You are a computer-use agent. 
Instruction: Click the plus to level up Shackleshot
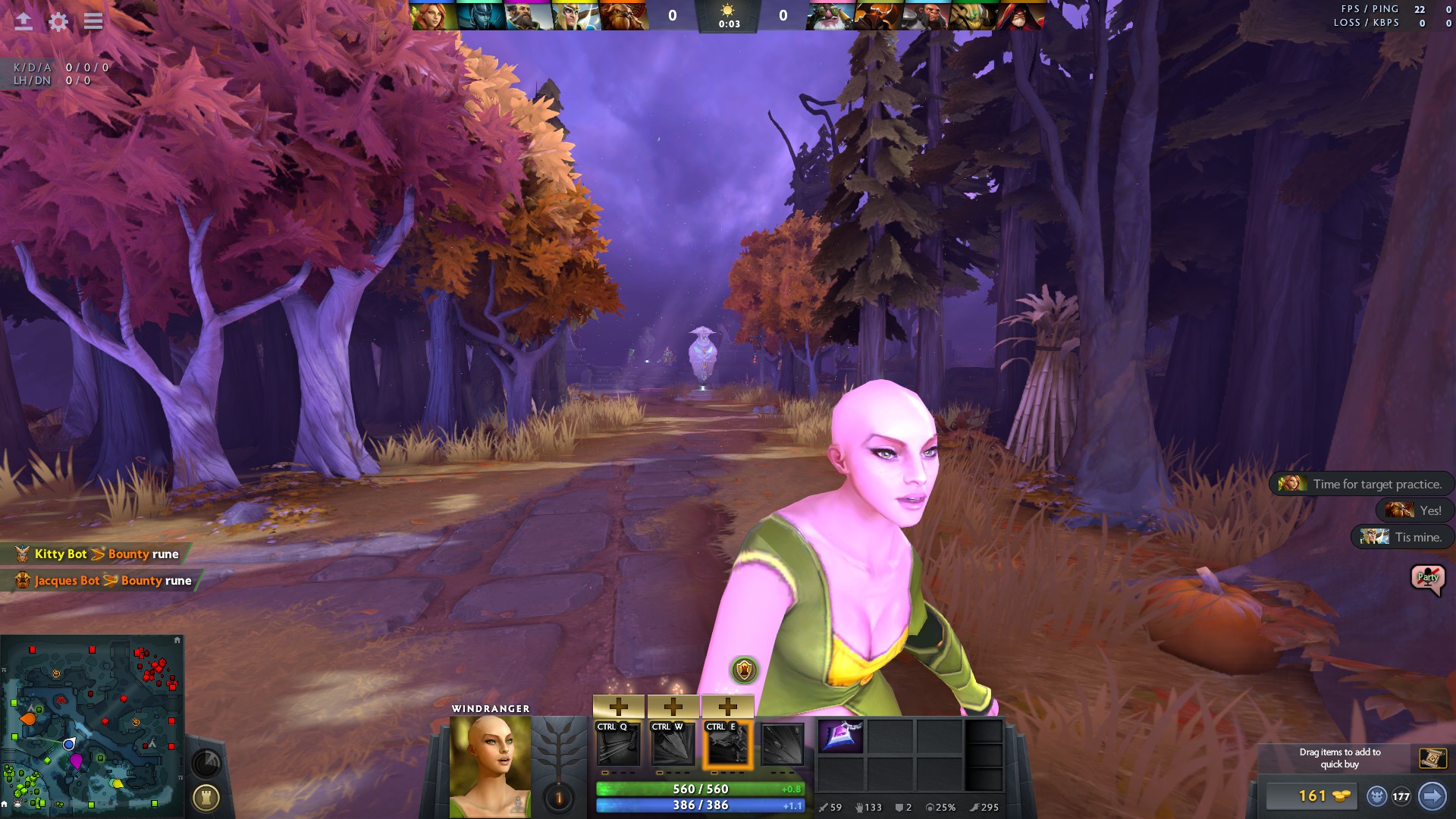pos(619,706)
